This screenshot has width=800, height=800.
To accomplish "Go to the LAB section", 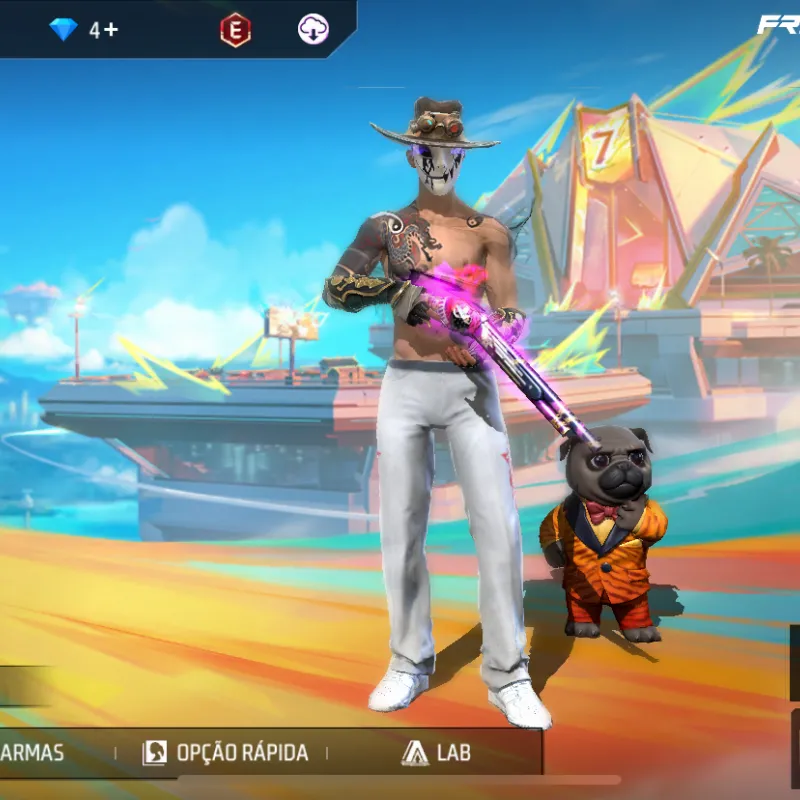I will tap(436, 752).
